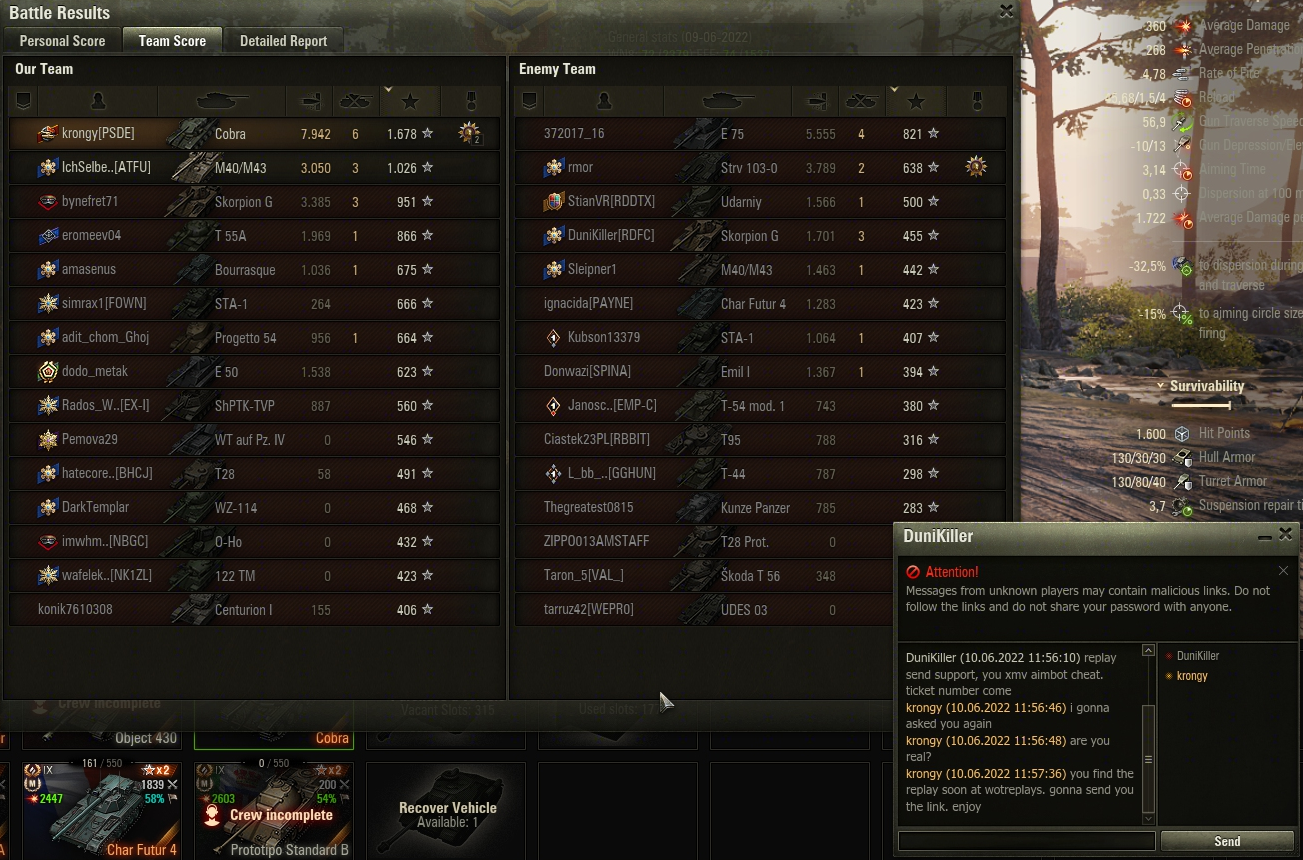The image size is (1303, 860).
Task: Click the chat scrollbar up arrow
Action: pyautogui.click(x=1149, y=648)
